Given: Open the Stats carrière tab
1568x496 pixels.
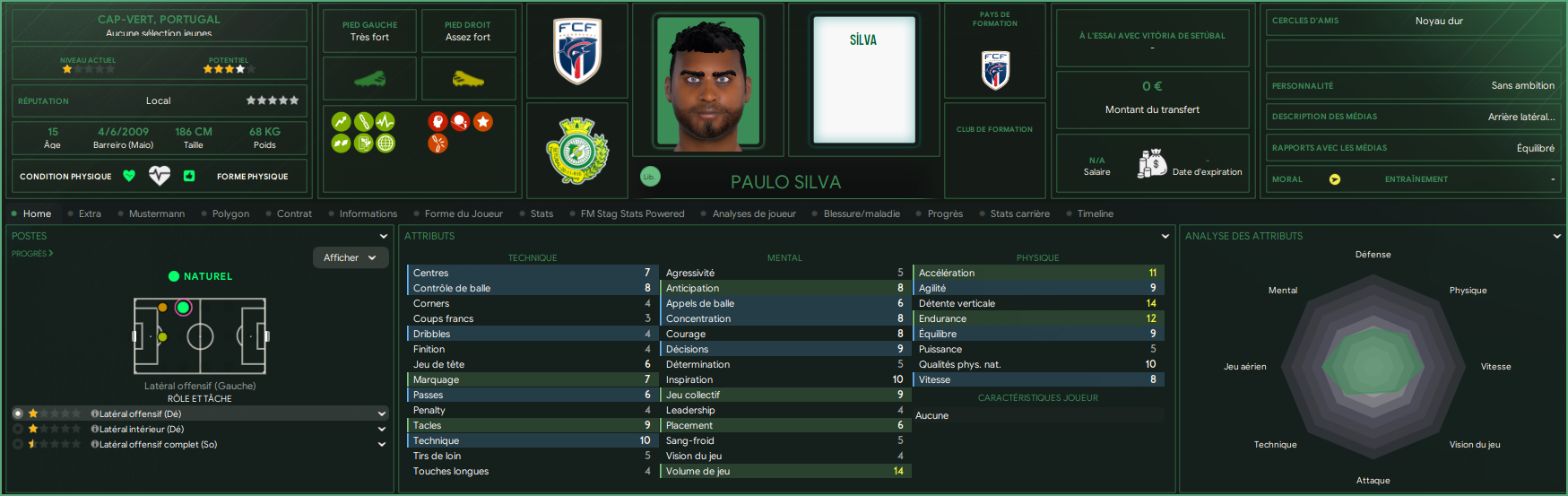Looking at the screenshot, I should [1019, 213].
